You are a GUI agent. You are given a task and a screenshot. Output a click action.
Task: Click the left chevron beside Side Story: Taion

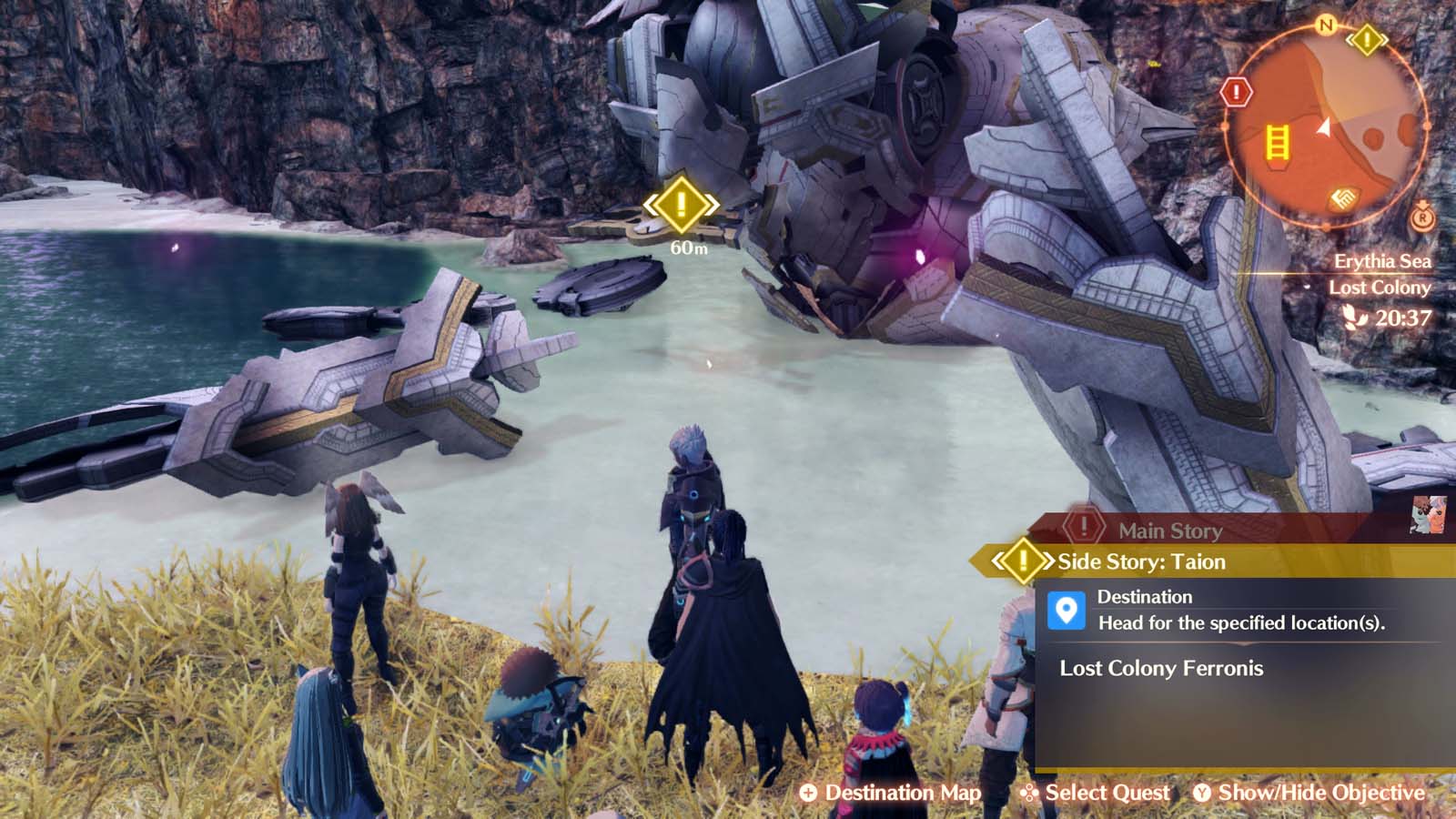coord(996,561)
